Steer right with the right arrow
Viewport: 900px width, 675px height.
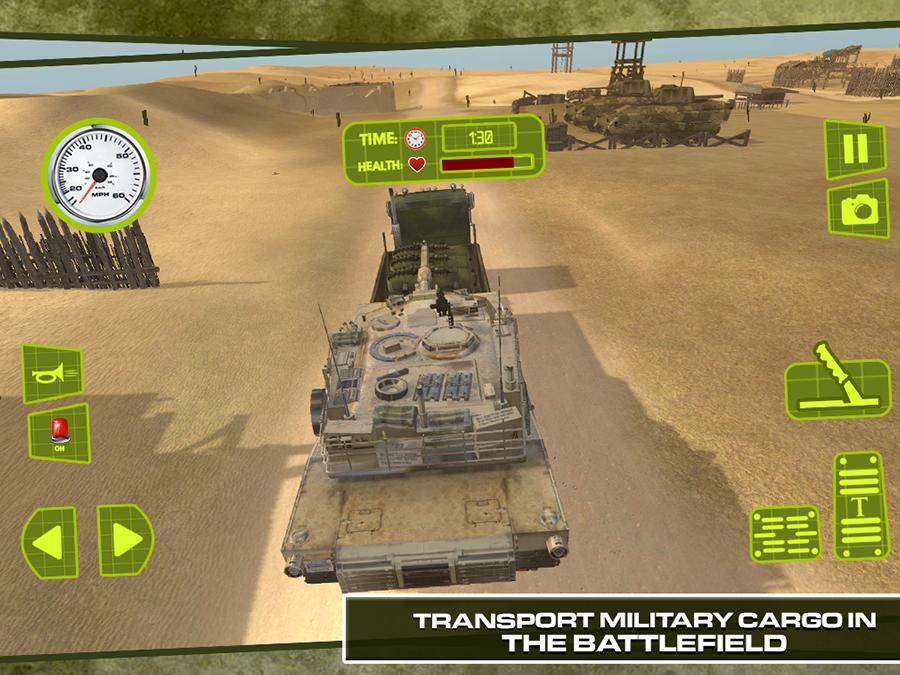pos(125,541)
